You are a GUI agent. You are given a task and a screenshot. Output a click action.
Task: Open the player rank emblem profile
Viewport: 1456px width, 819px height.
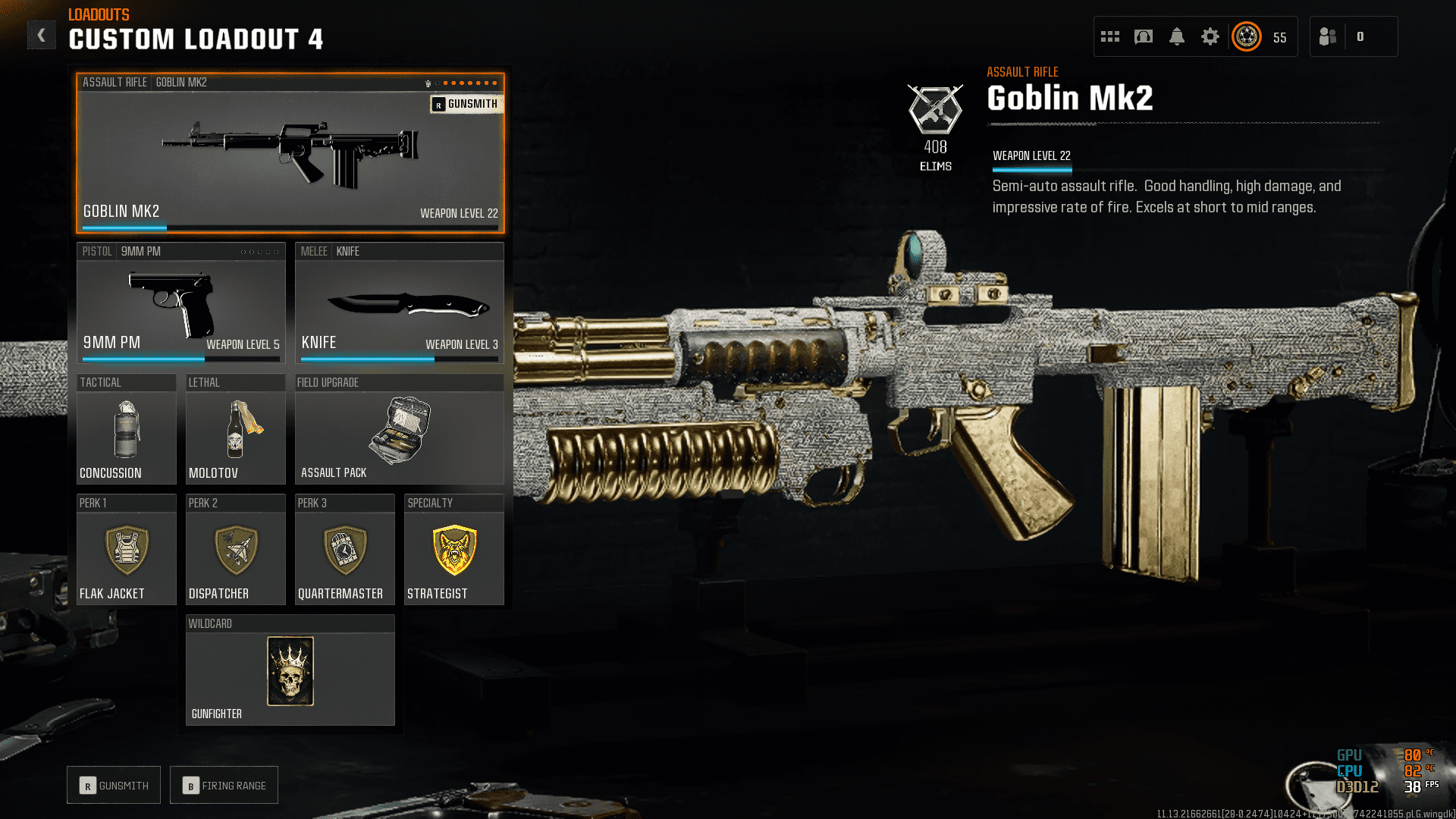(x=1247, y=36)
